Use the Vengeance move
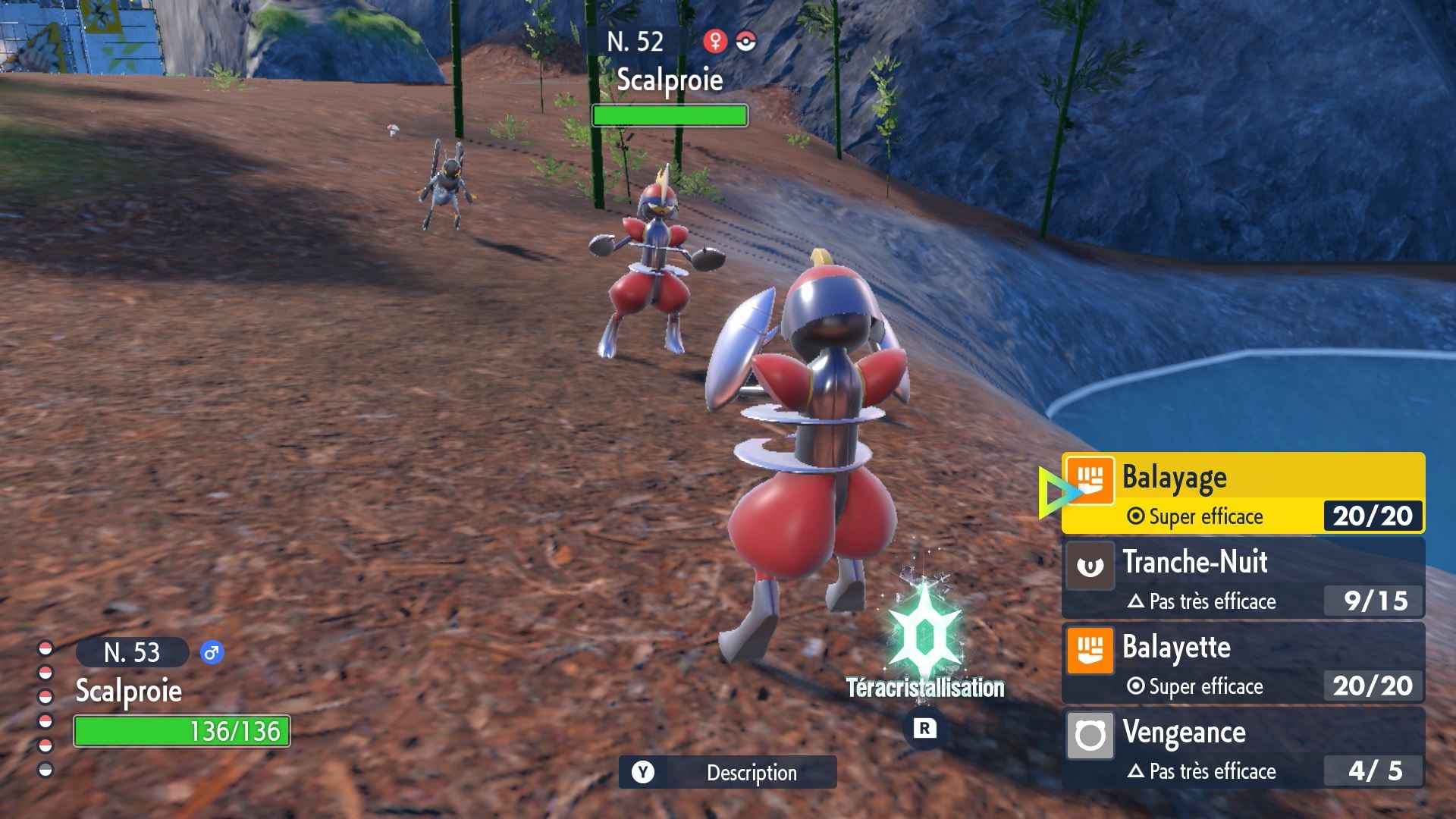 [1242, 748]
